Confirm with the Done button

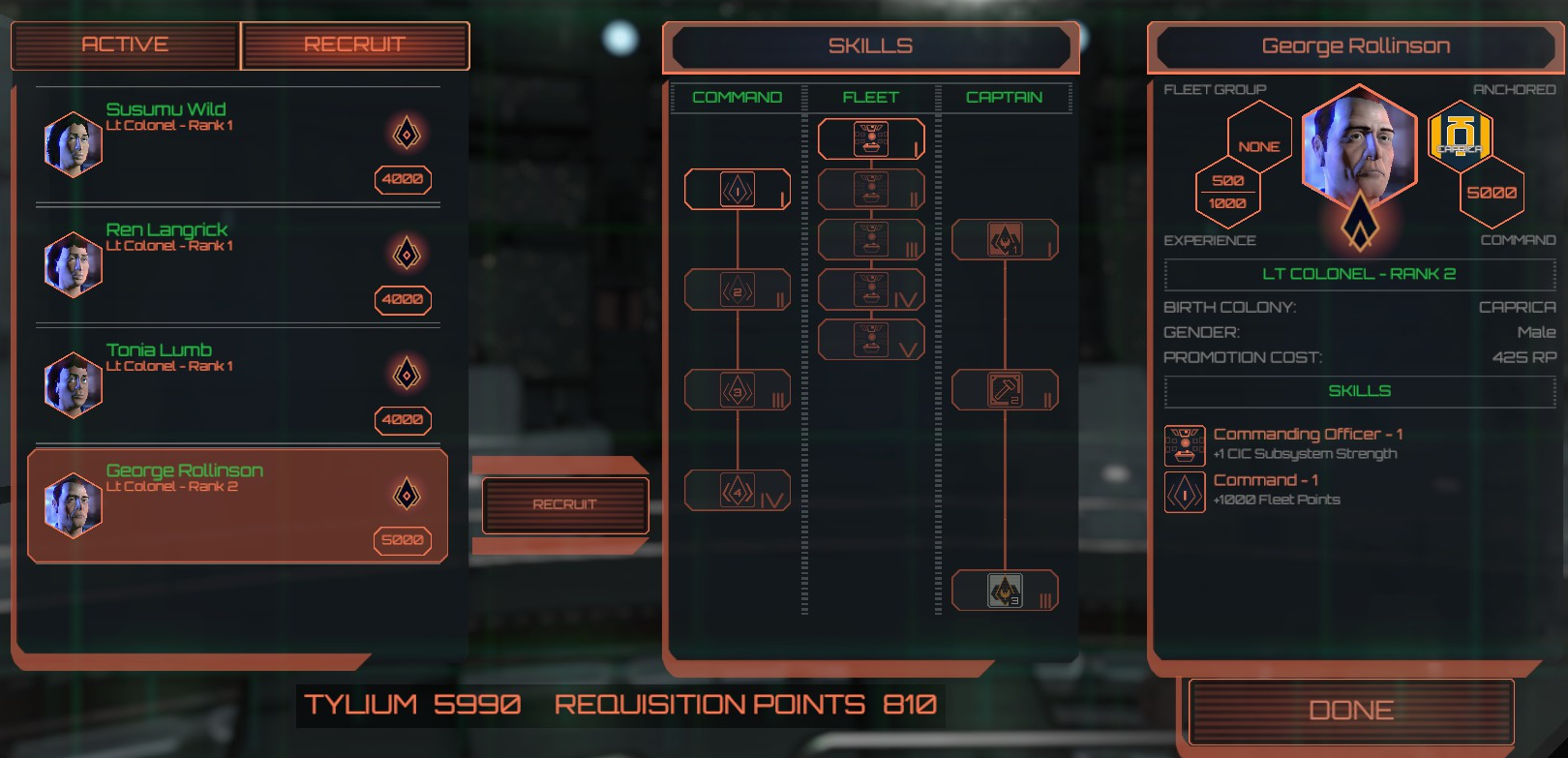(x=1351, y=711)
